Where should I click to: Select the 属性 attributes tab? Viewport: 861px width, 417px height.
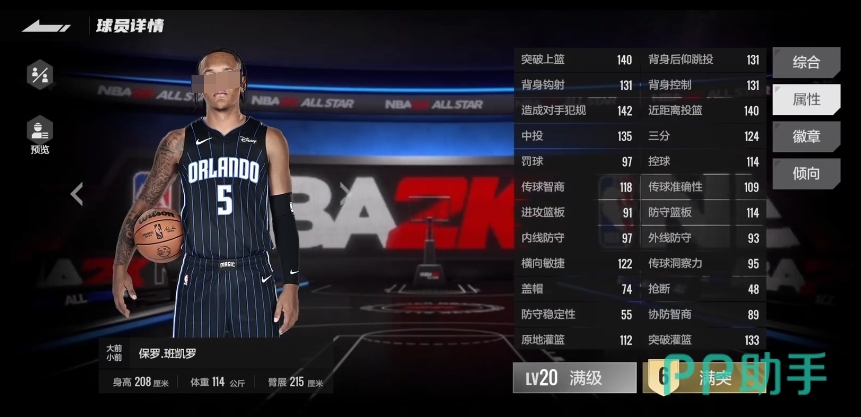pyautogui.click(x=806, y=99)
